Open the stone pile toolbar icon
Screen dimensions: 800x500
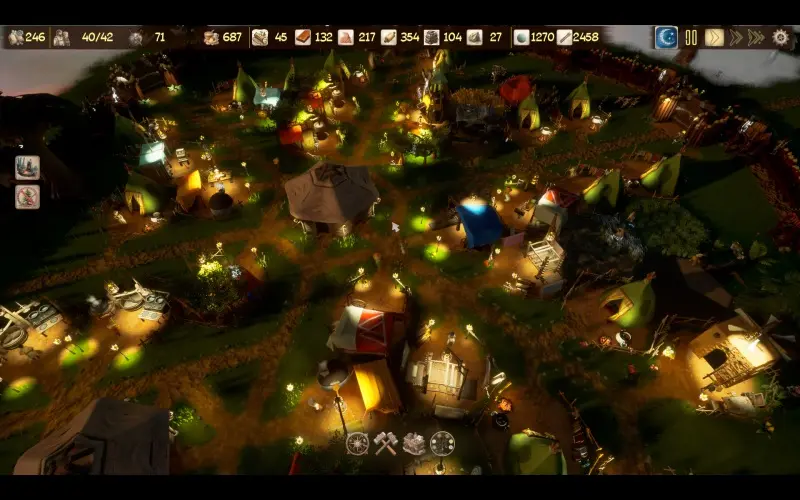(414, 443)
